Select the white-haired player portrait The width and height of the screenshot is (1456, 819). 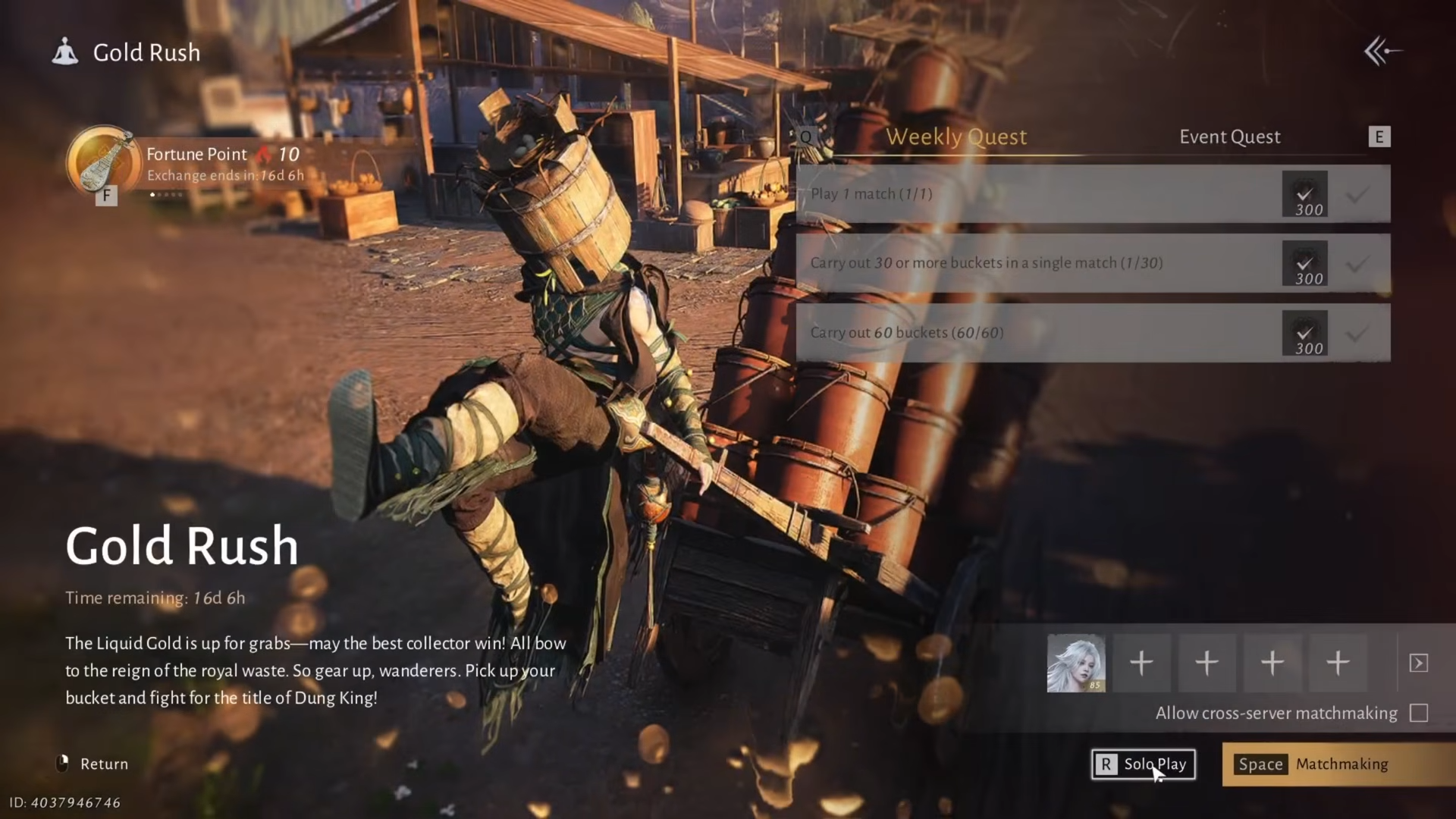pyautogui.click(x=1075, y=664)
